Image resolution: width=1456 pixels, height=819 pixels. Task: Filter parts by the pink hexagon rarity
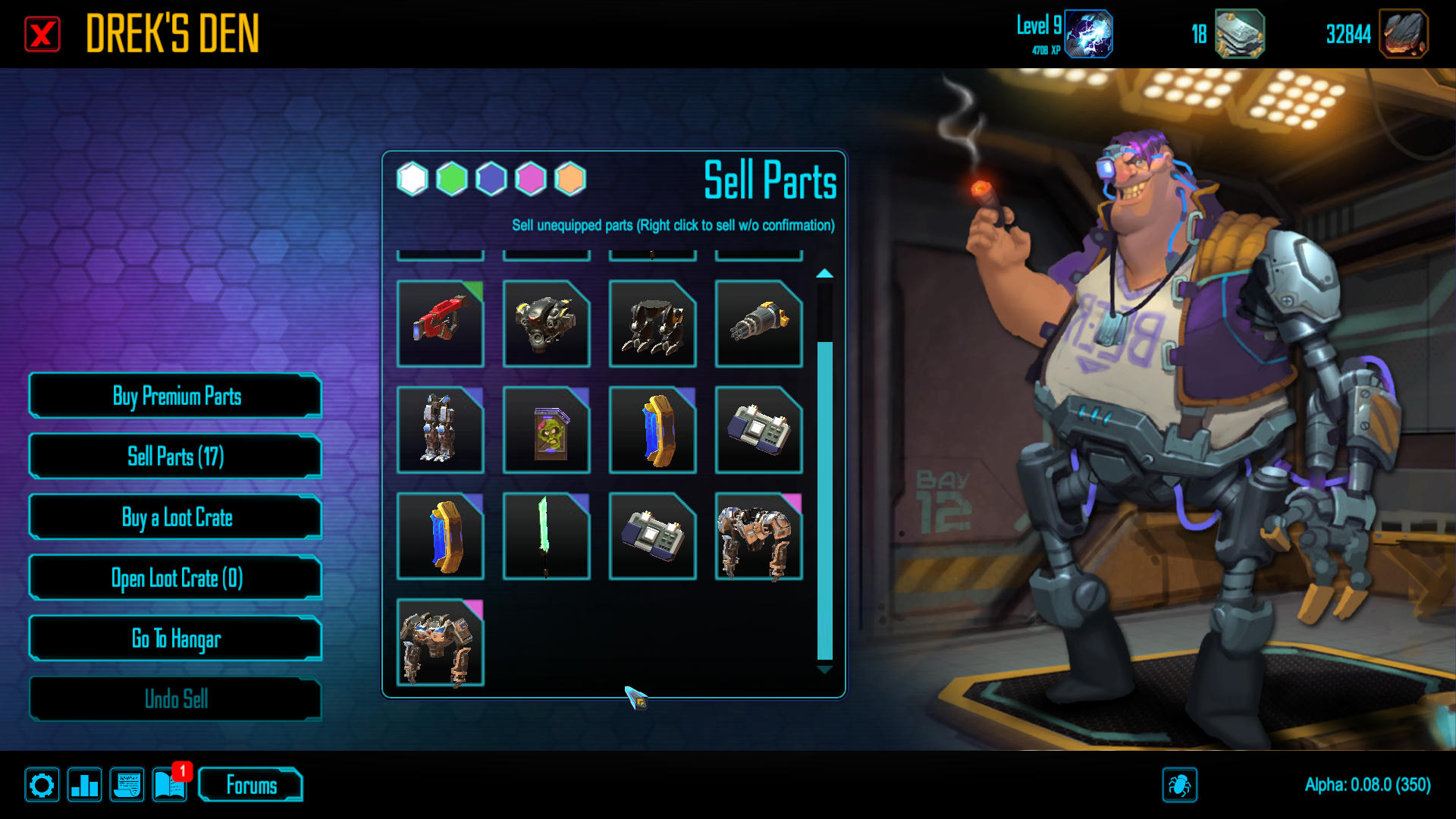coord(531,180)
